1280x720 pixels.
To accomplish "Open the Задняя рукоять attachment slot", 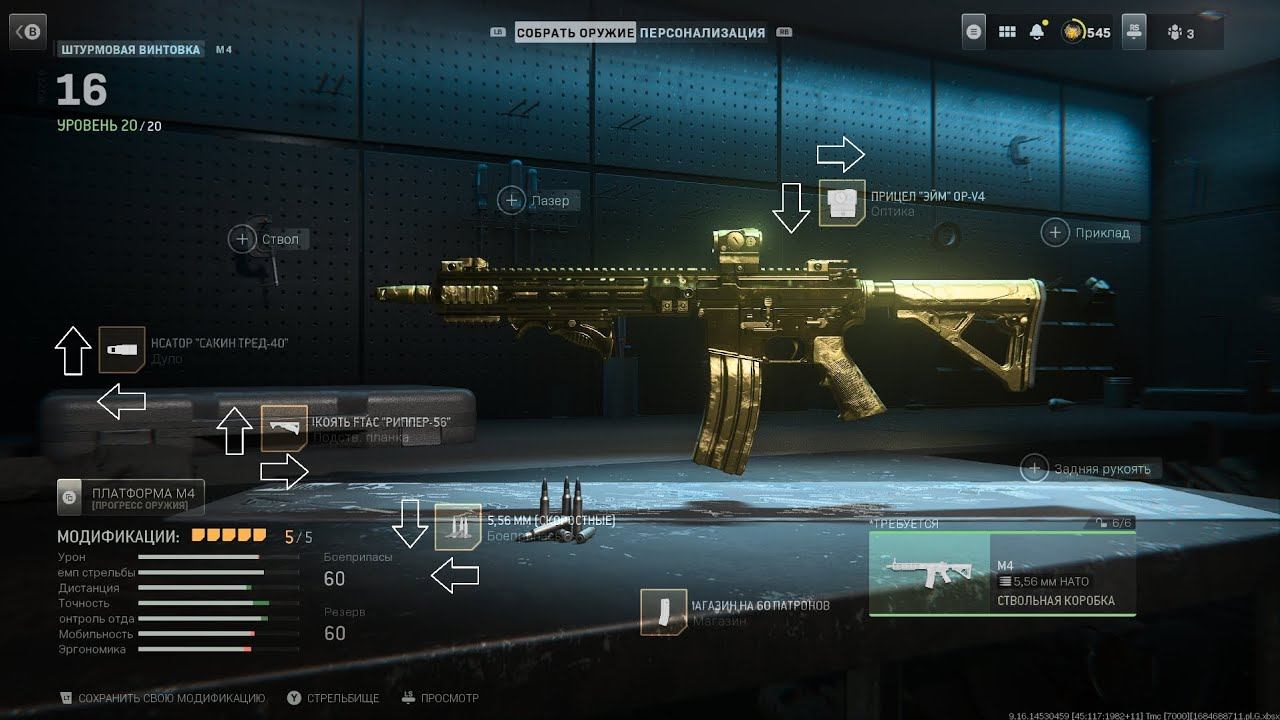I will coord(1034,468).
